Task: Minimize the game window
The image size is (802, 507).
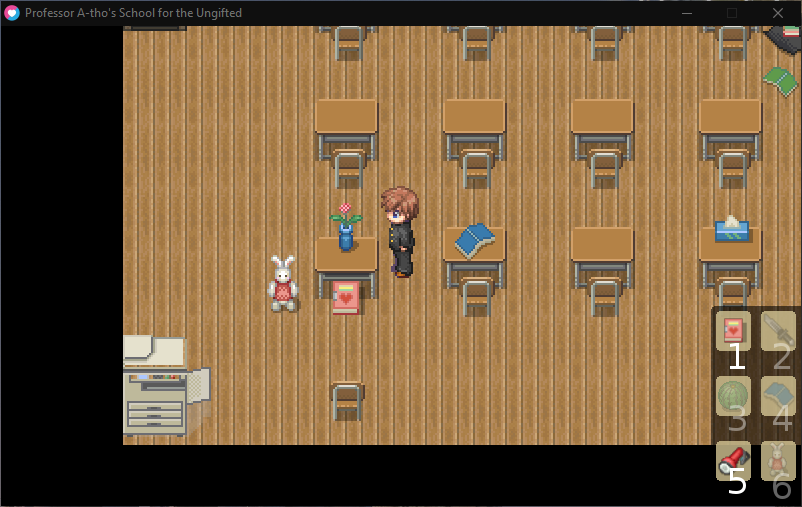Action: tap(686, 13)
